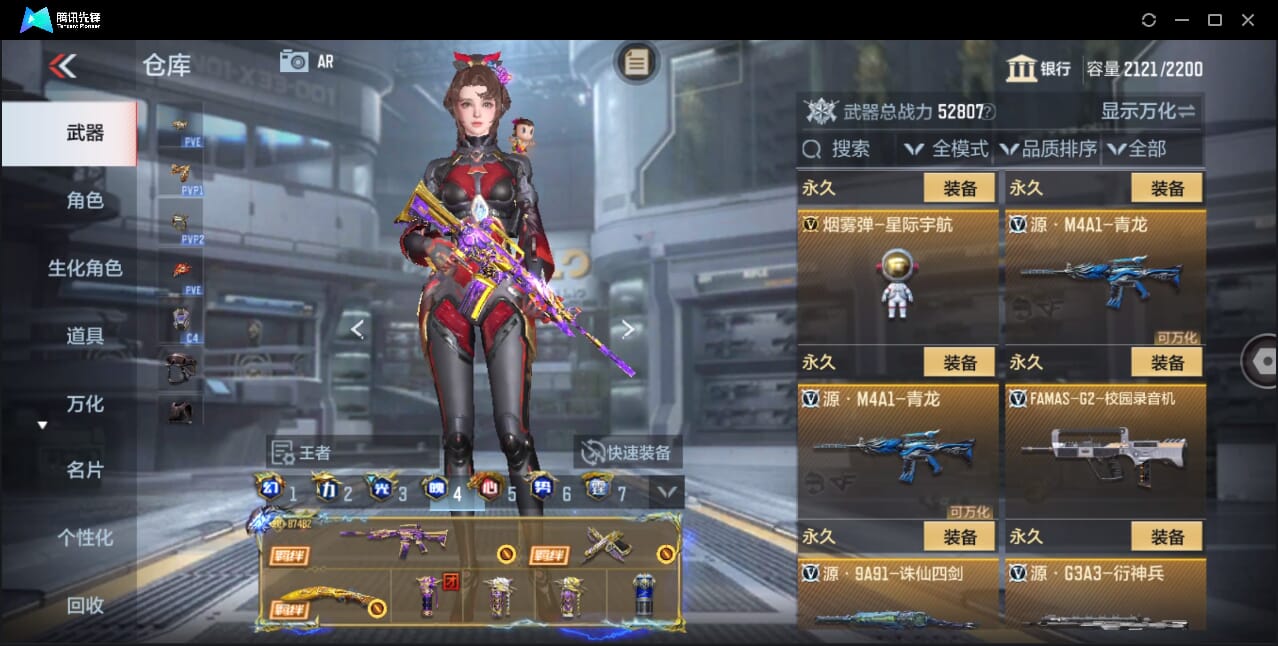
Task: Switch to the 名片 tab
Action: coord(84,470)
